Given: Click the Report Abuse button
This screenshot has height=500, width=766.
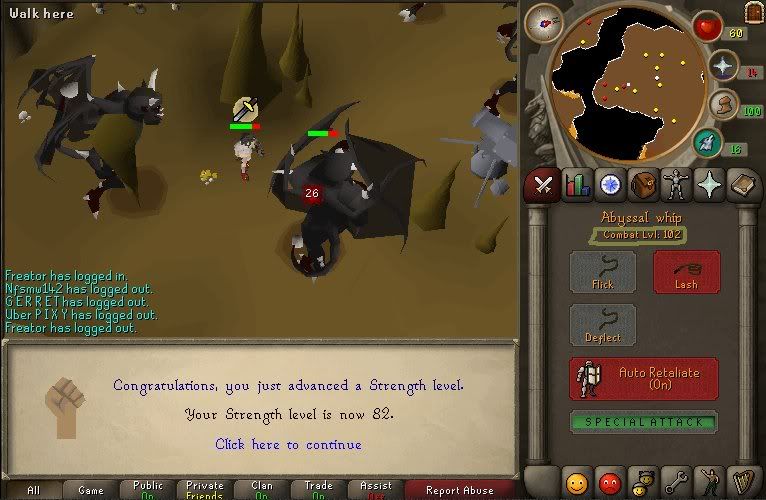Looking at the screenshot, I should (459, 490).
